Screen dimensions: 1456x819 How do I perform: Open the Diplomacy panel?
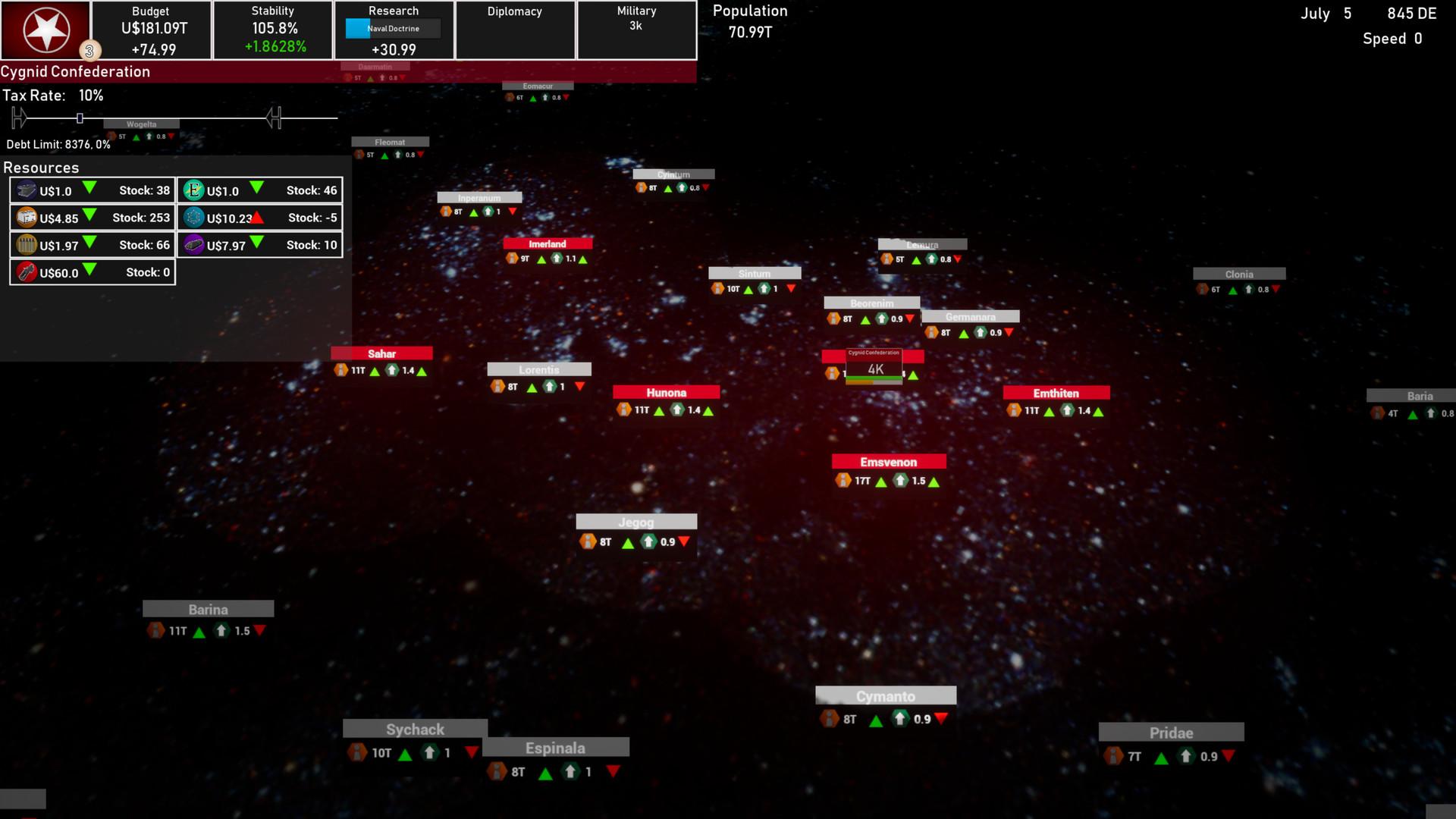(x=515, y=30)
